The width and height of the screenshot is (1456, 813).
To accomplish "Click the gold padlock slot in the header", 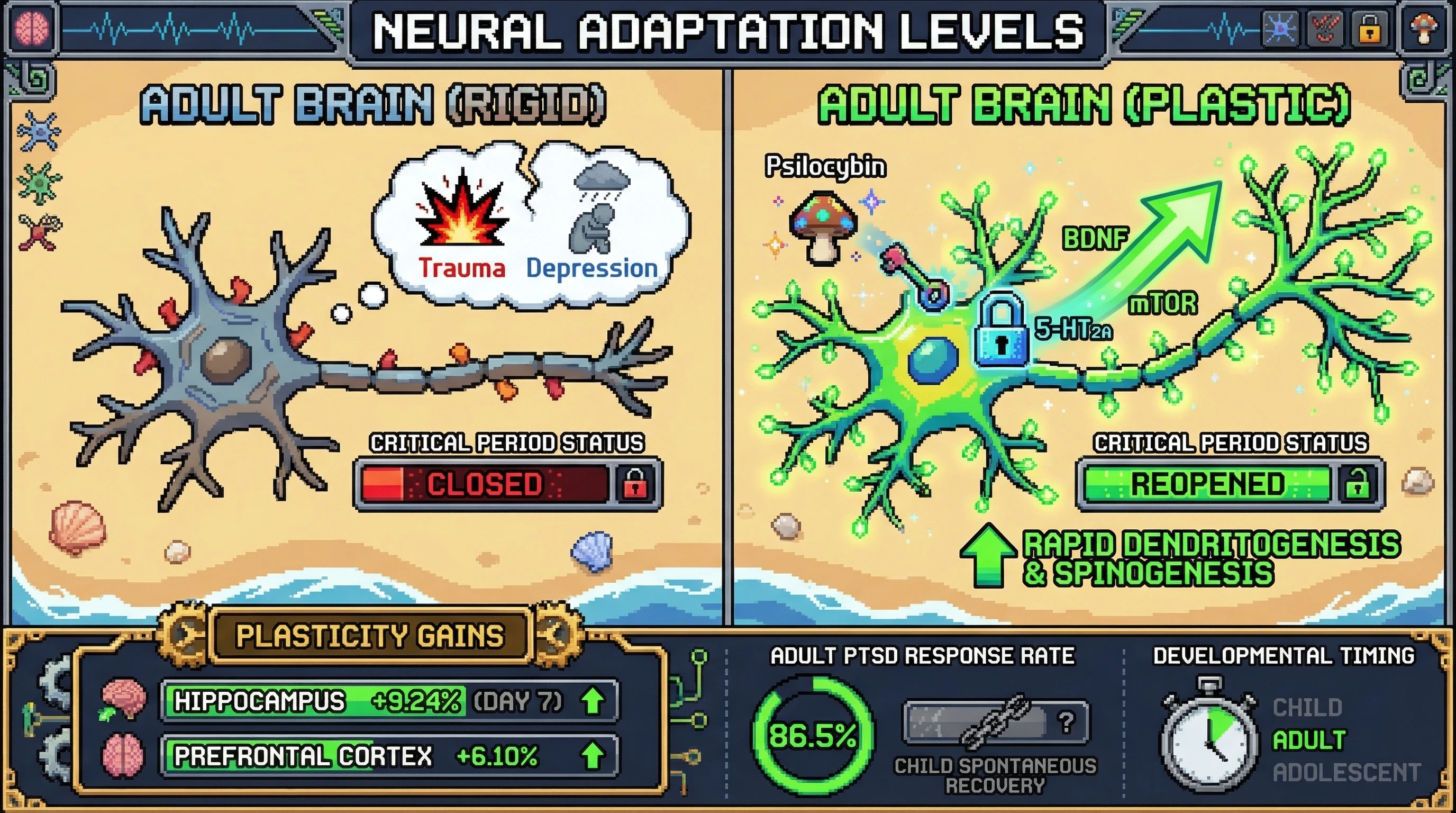I will (1368, 28).
